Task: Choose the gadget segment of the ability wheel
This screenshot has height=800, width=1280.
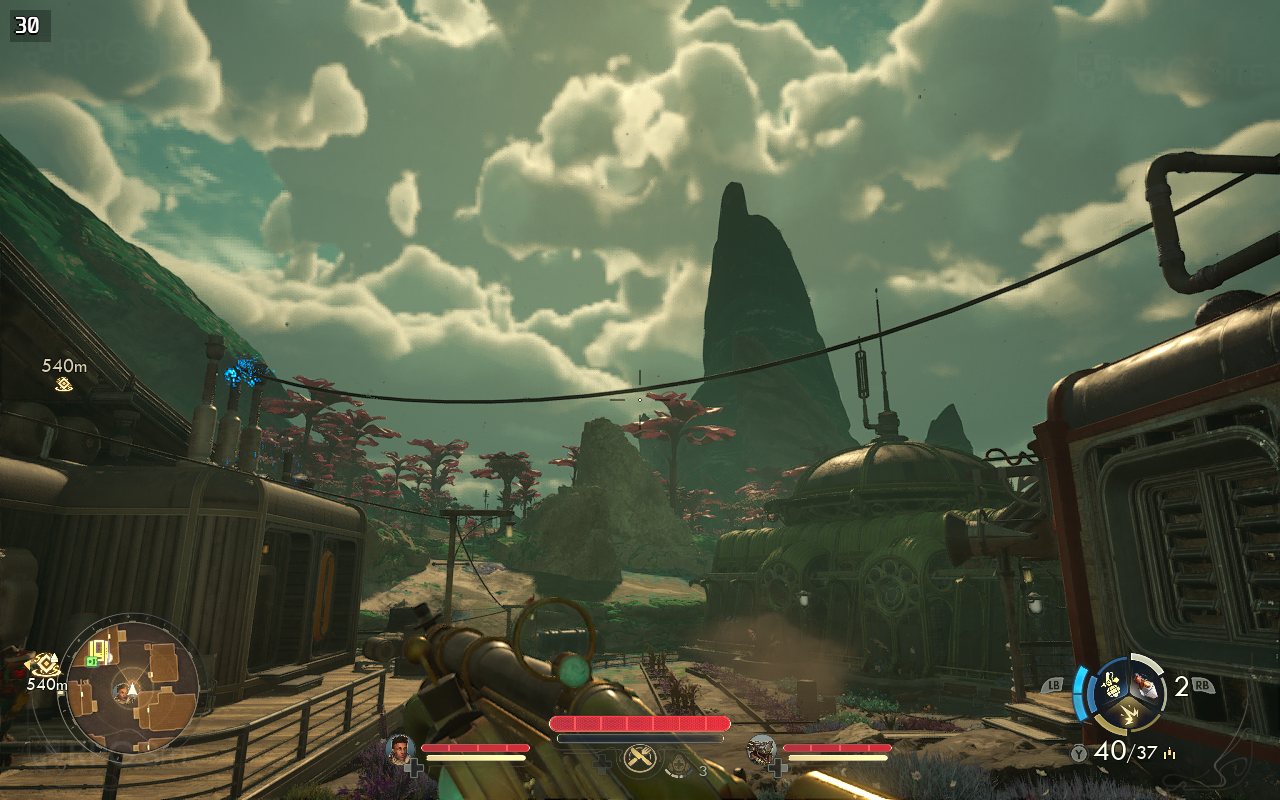Action: click(1146, 686)
